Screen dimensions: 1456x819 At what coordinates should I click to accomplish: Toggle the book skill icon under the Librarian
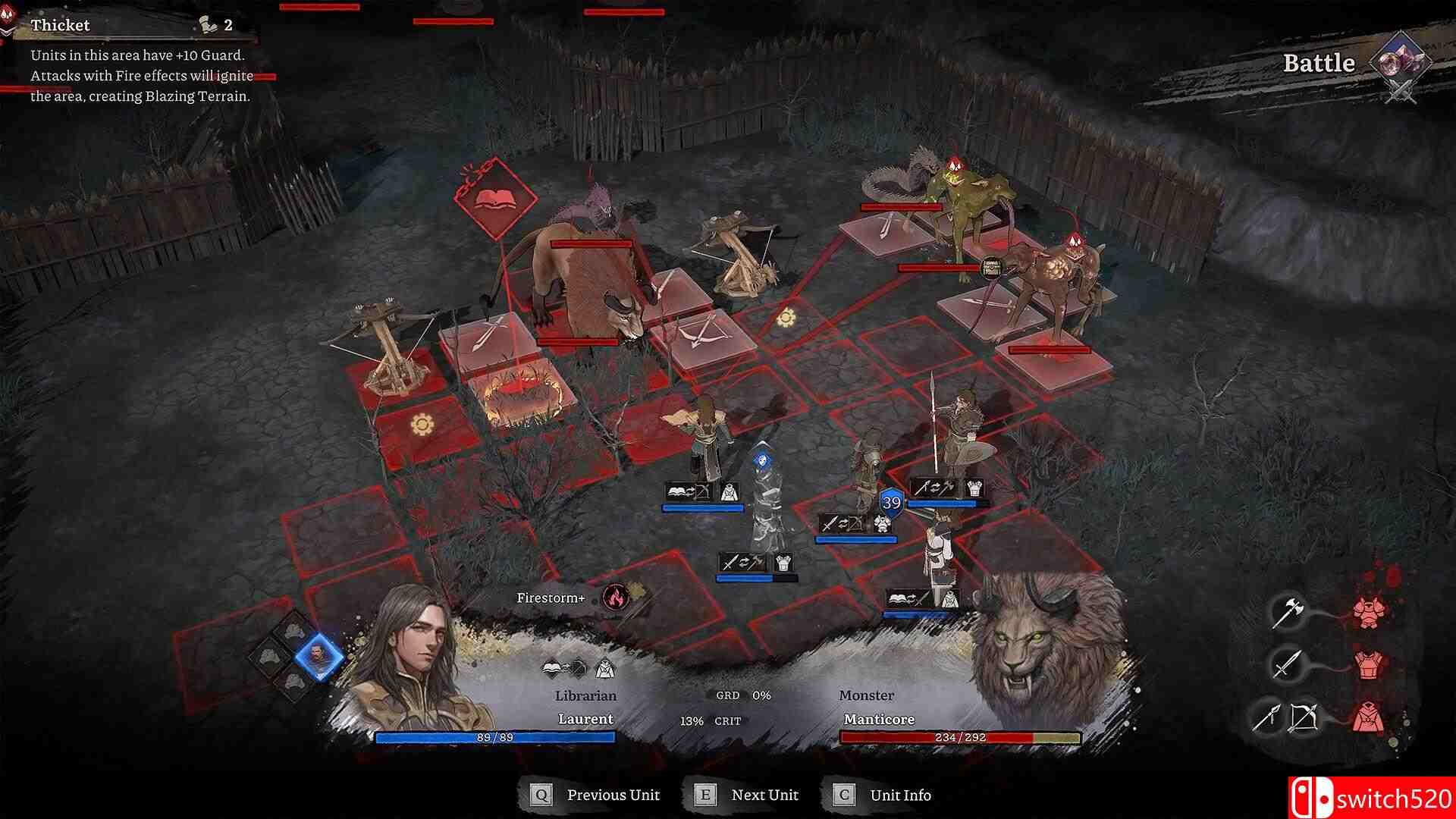675,490
